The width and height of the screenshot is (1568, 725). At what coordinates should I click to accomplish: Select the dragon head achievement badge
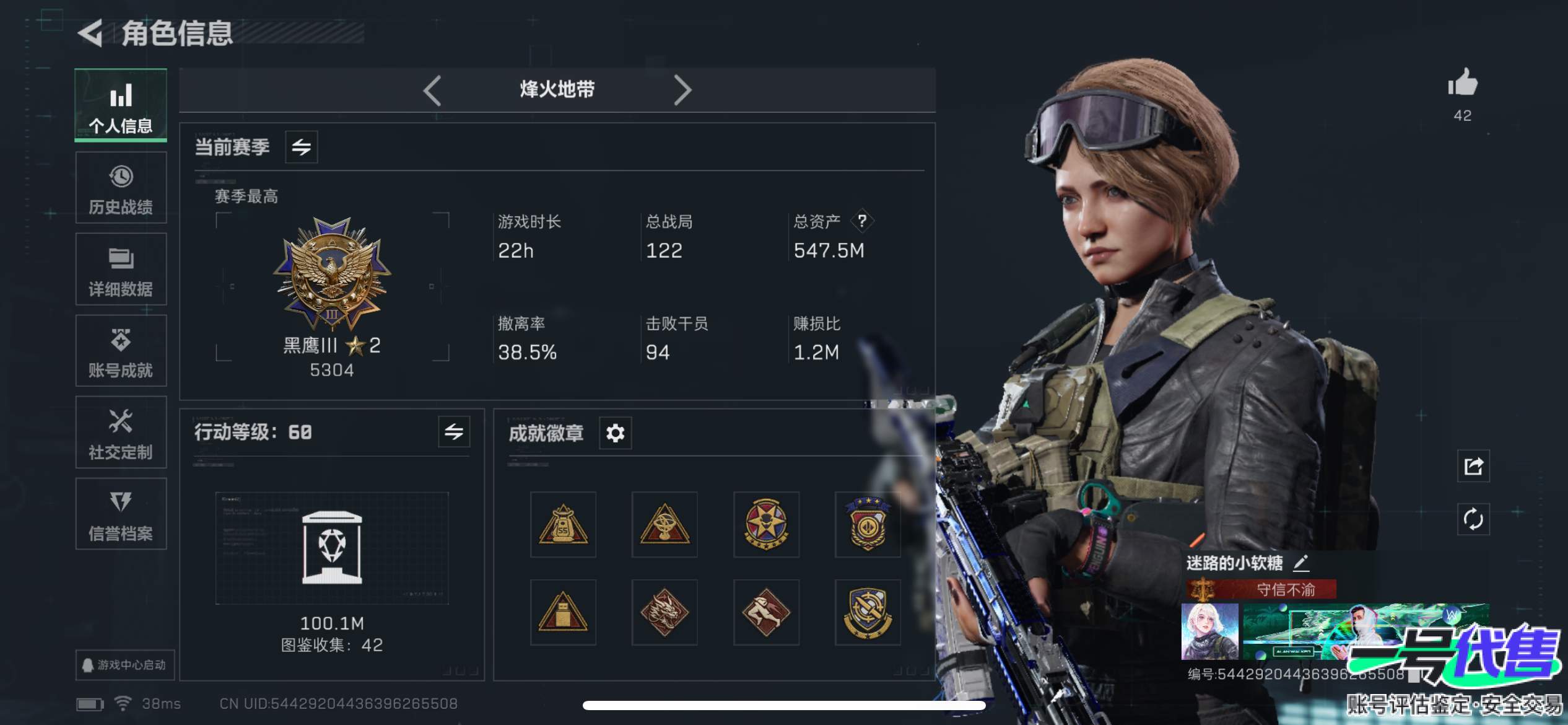point(664,612)
